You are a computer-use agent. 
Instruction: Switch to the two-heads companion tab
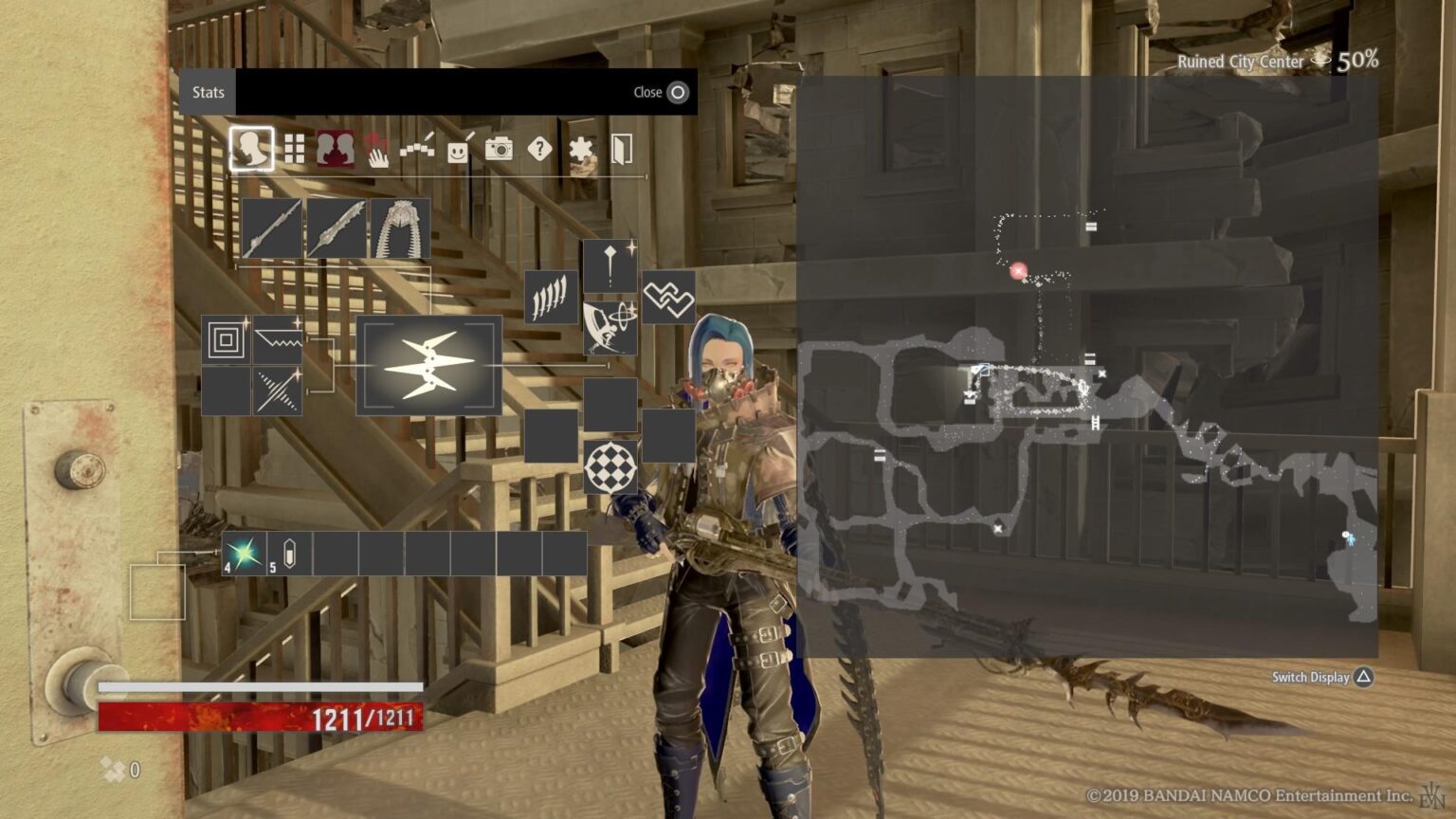335,149
